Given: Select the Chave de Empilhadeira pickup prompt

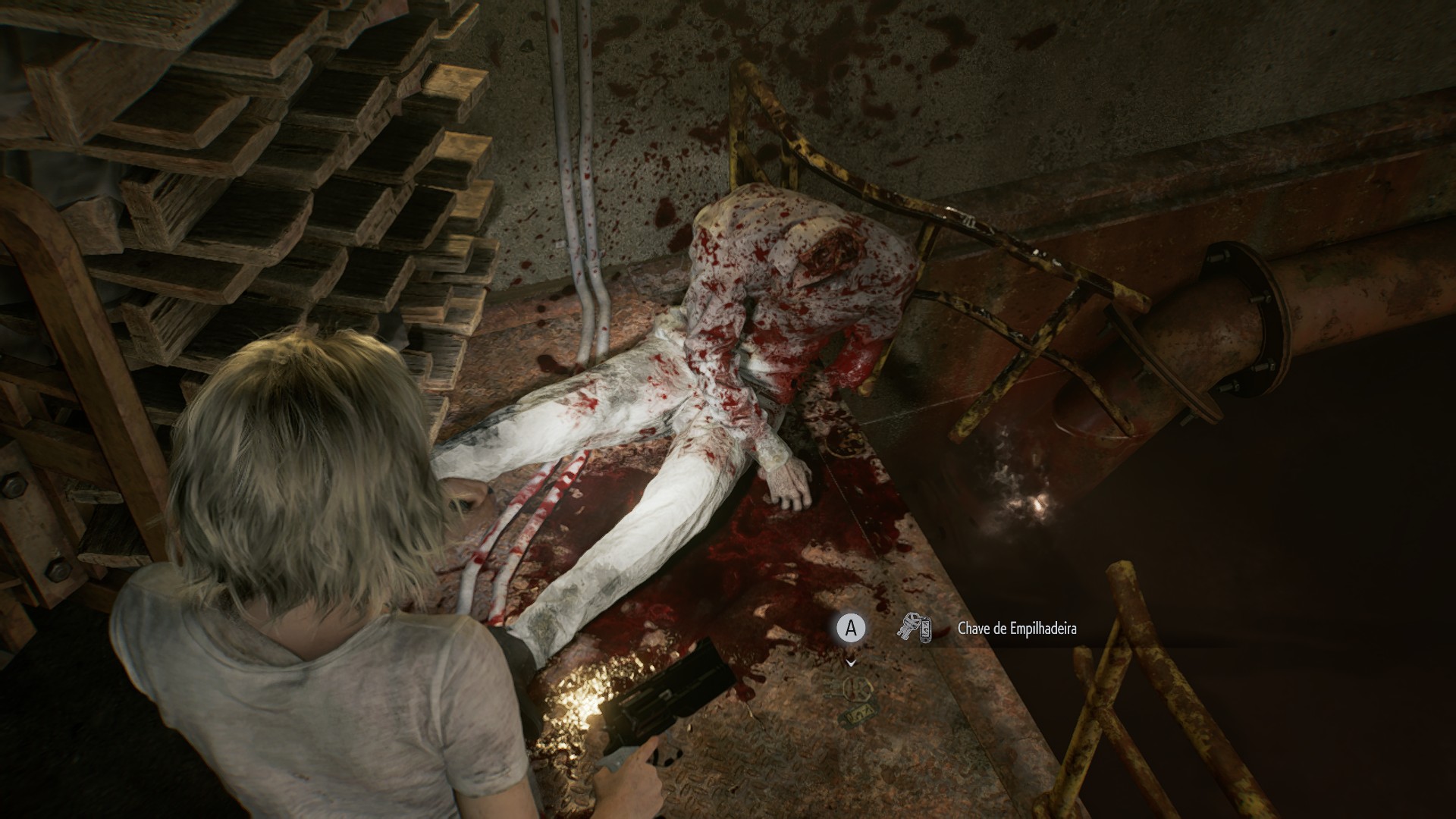Looking at the screenshot, I should [1016, 629].
